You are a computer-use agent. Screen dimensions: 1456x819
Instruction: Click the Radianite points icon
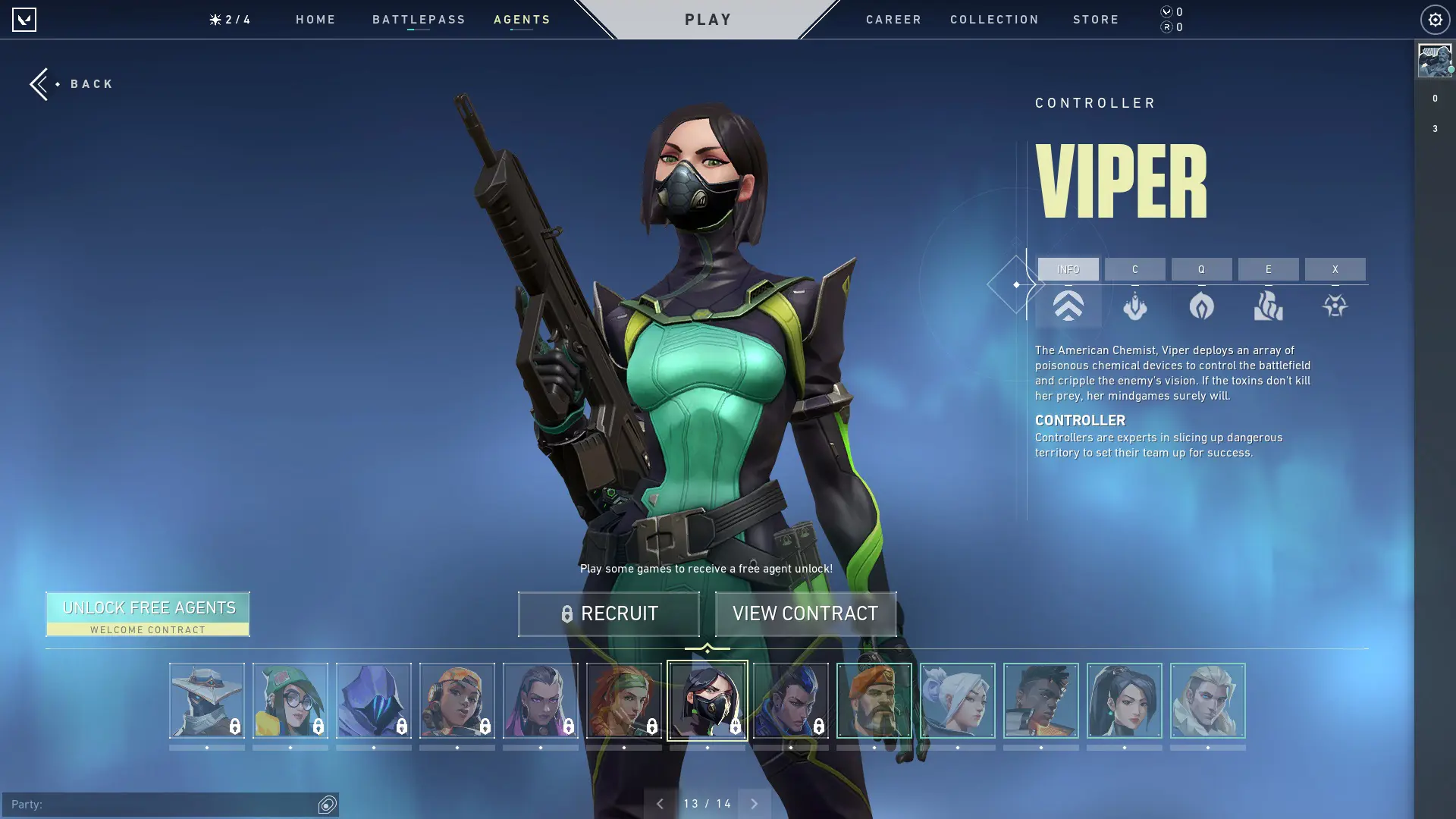pos(1166,28)
